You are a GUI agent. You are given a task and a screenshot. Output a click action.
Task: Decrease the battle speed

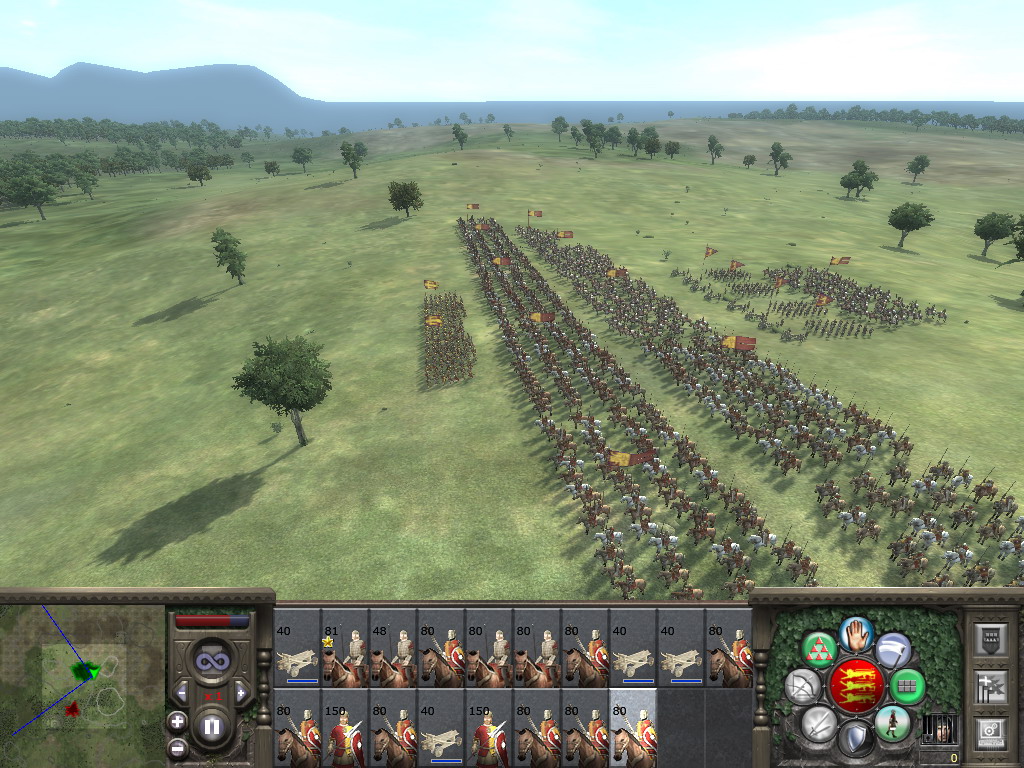(183, 692)
